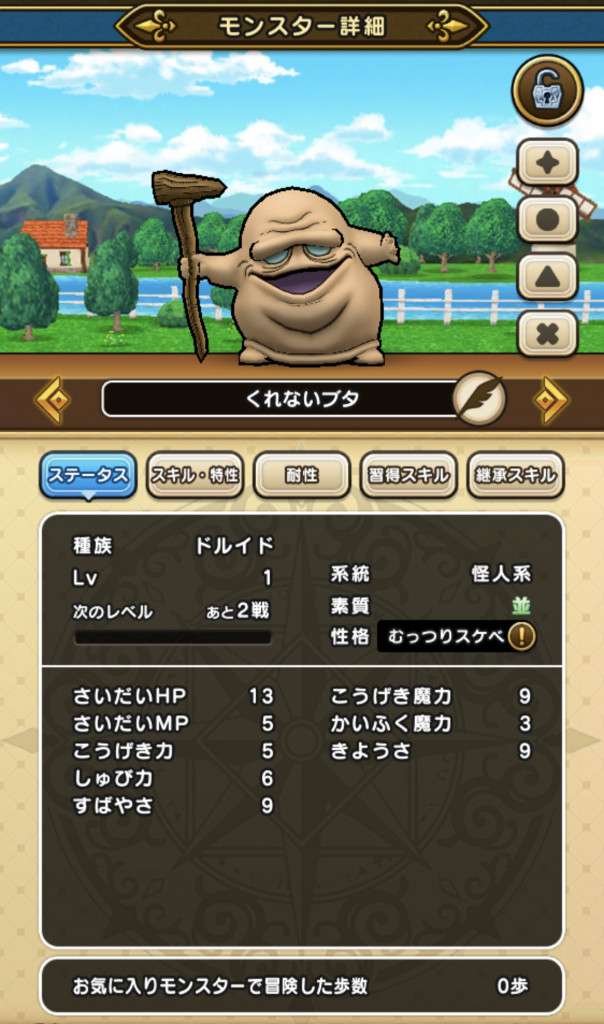Switch to the 継承スキル tab
This screenshot has height=1024, width=604.
coord(515,475)
